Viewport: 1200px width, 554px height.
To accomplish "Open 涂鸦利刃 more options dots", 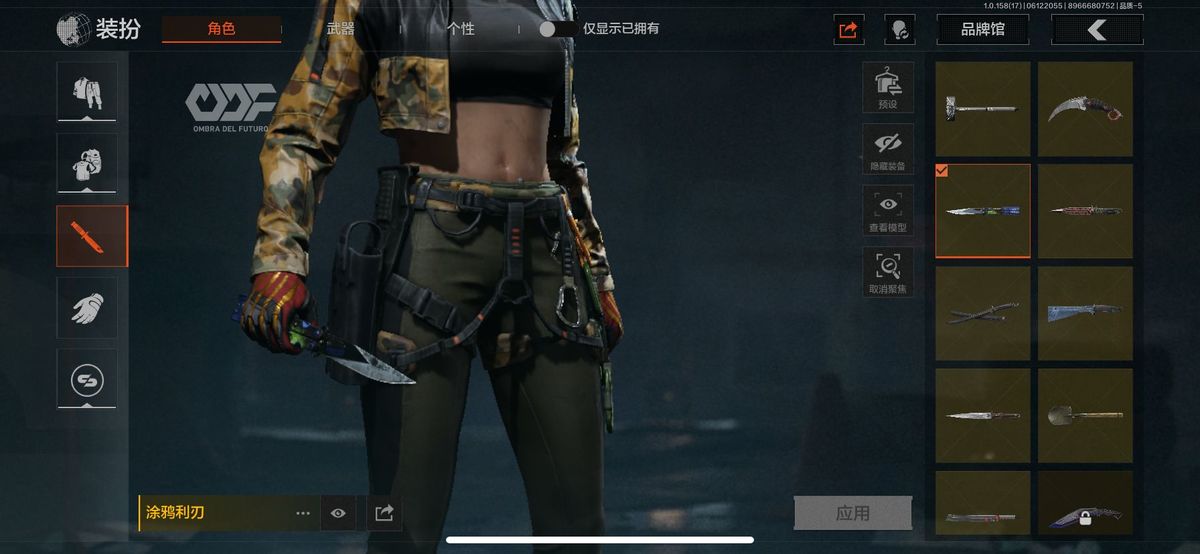I will pyautogui.click(x=303, y=513).
